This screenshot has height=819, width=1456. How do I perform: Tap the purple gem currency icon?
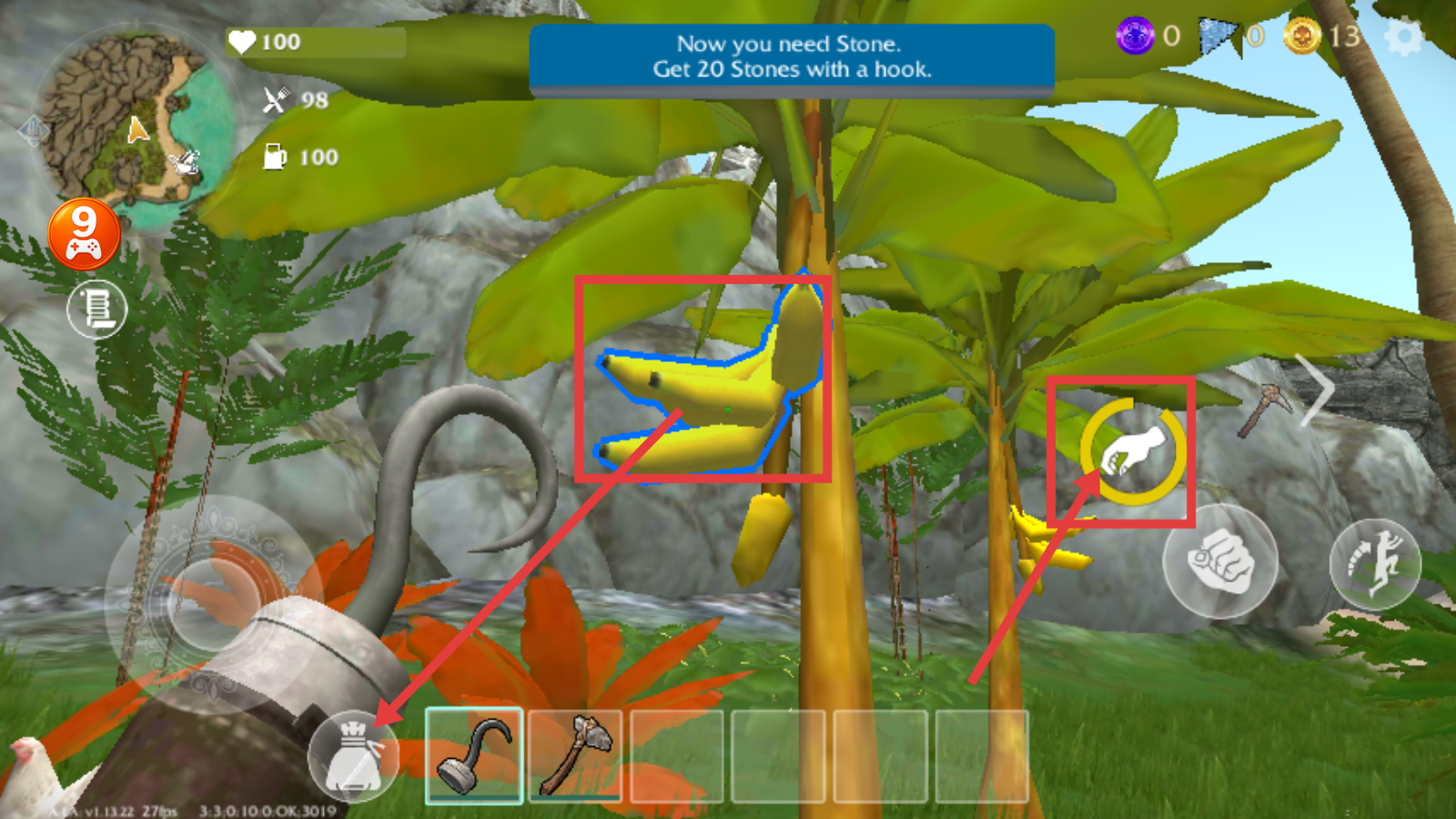(1135, 36)
